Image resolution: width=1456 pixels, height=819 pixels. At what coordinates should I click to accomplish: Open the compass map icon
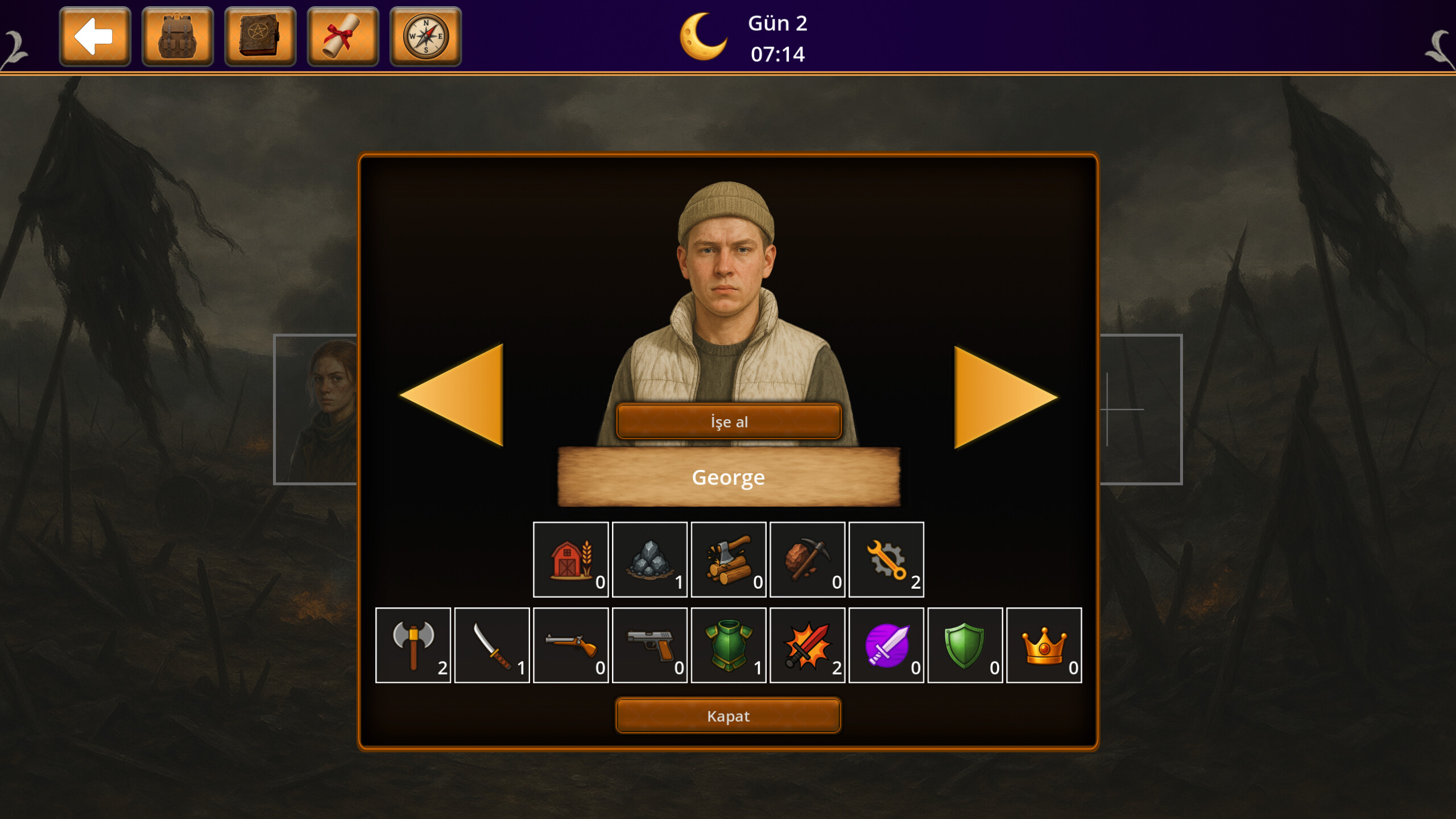coord(424,38)
